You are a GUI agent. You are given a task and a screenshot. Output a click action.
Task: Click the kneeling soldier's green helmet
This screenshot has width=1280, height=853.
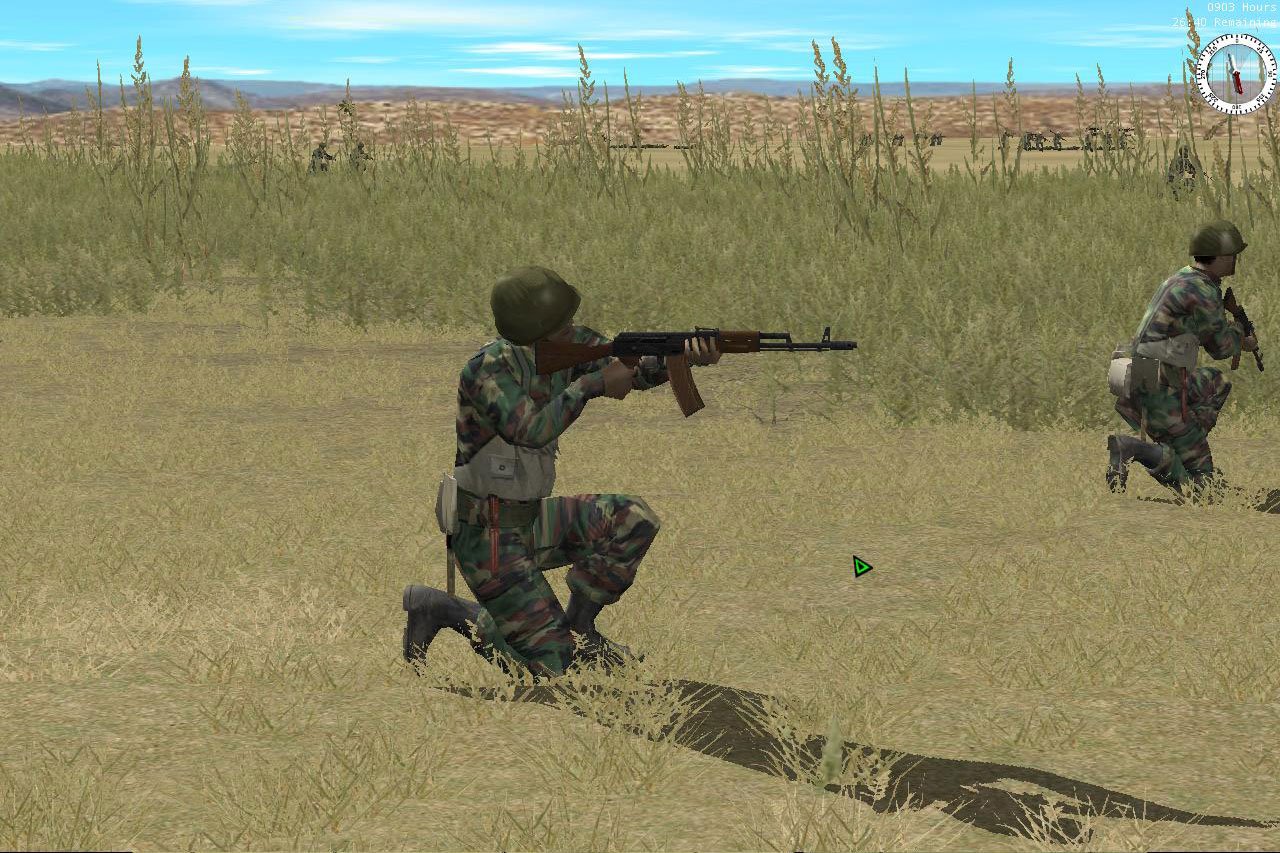click(x=531, y=300)
